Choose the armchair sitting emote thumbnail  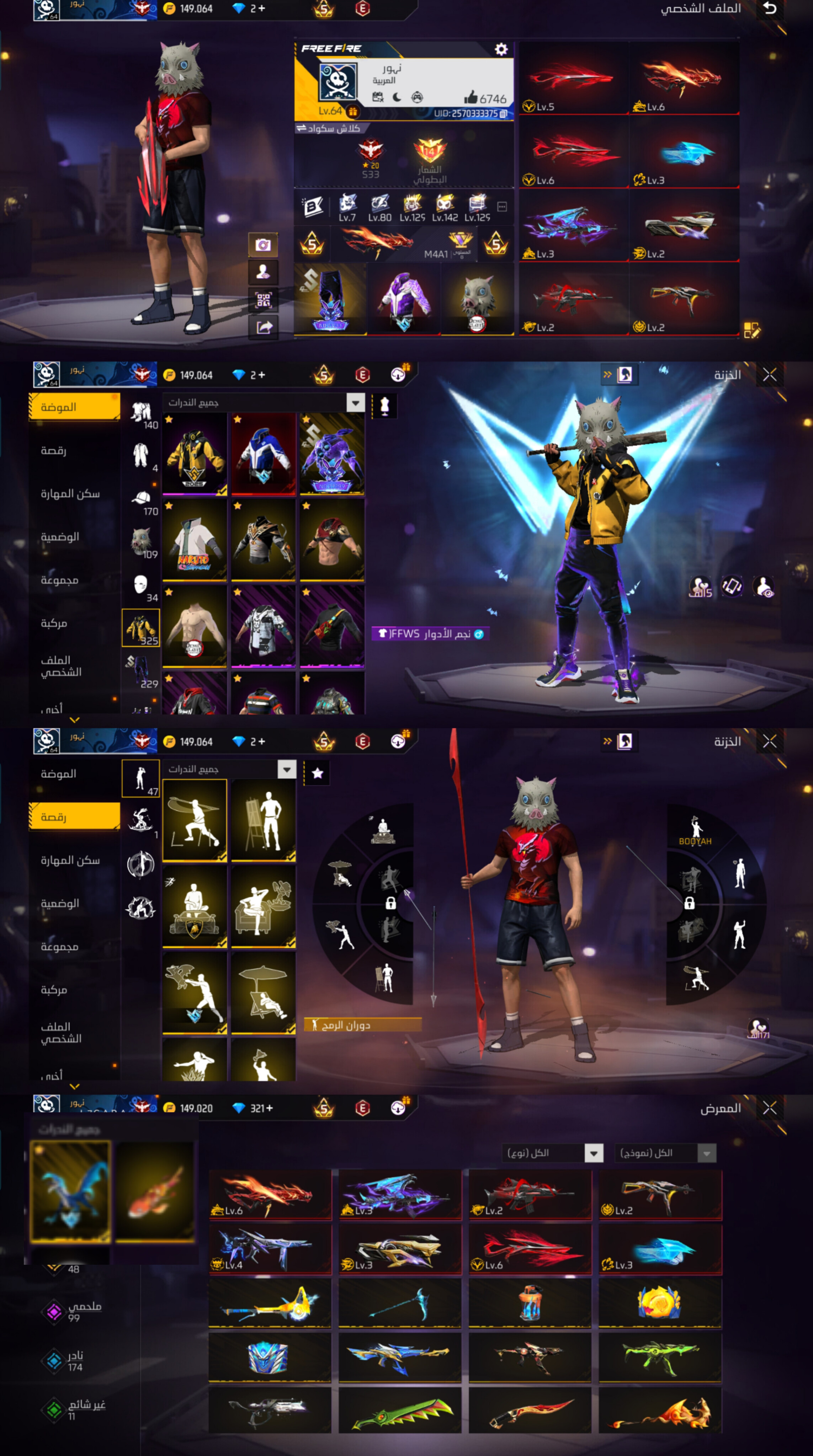click(x=263, y=906)
